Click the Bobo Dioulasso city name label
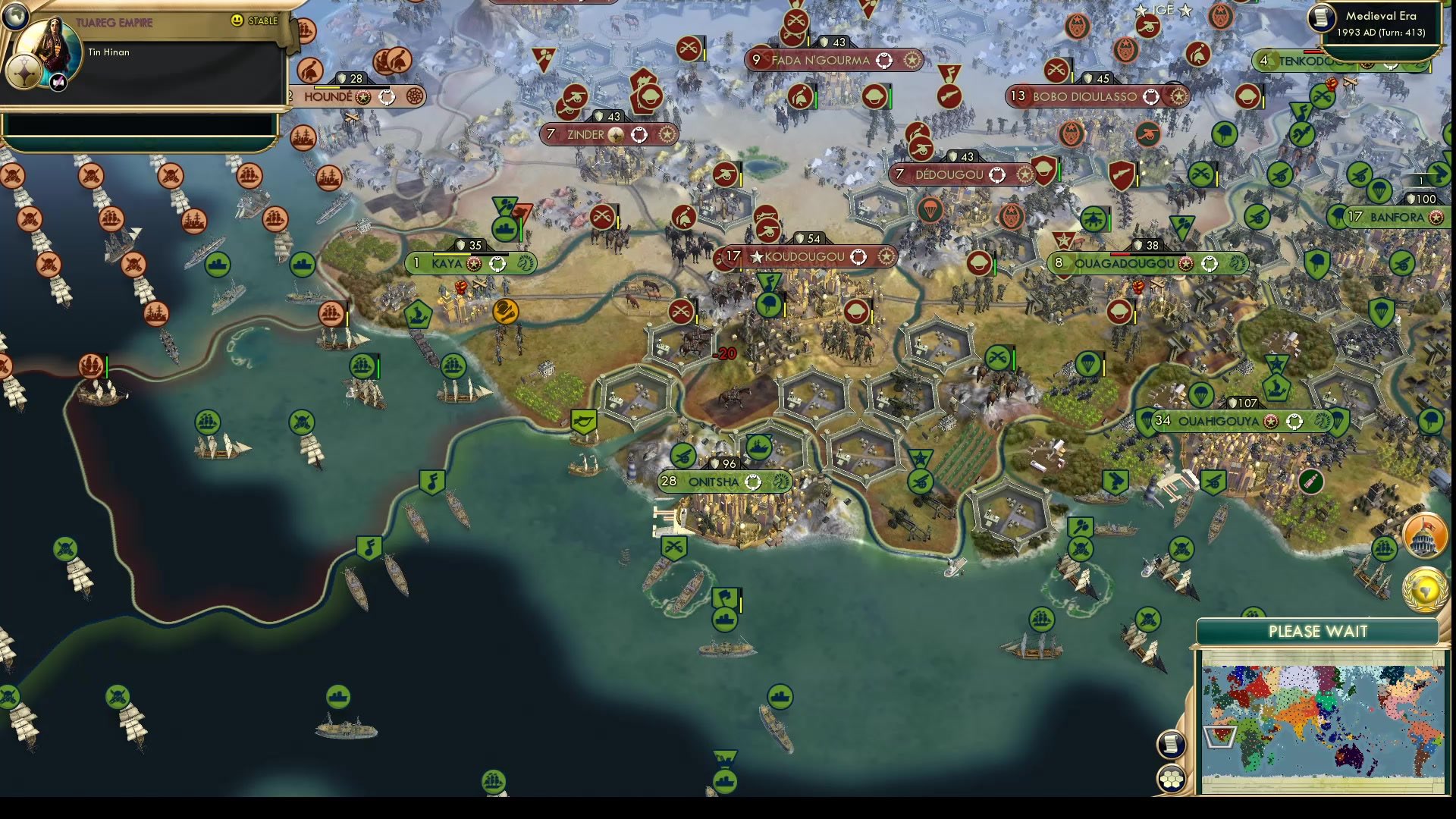Screen dimensions: 1456x819 pos(1084,97)
